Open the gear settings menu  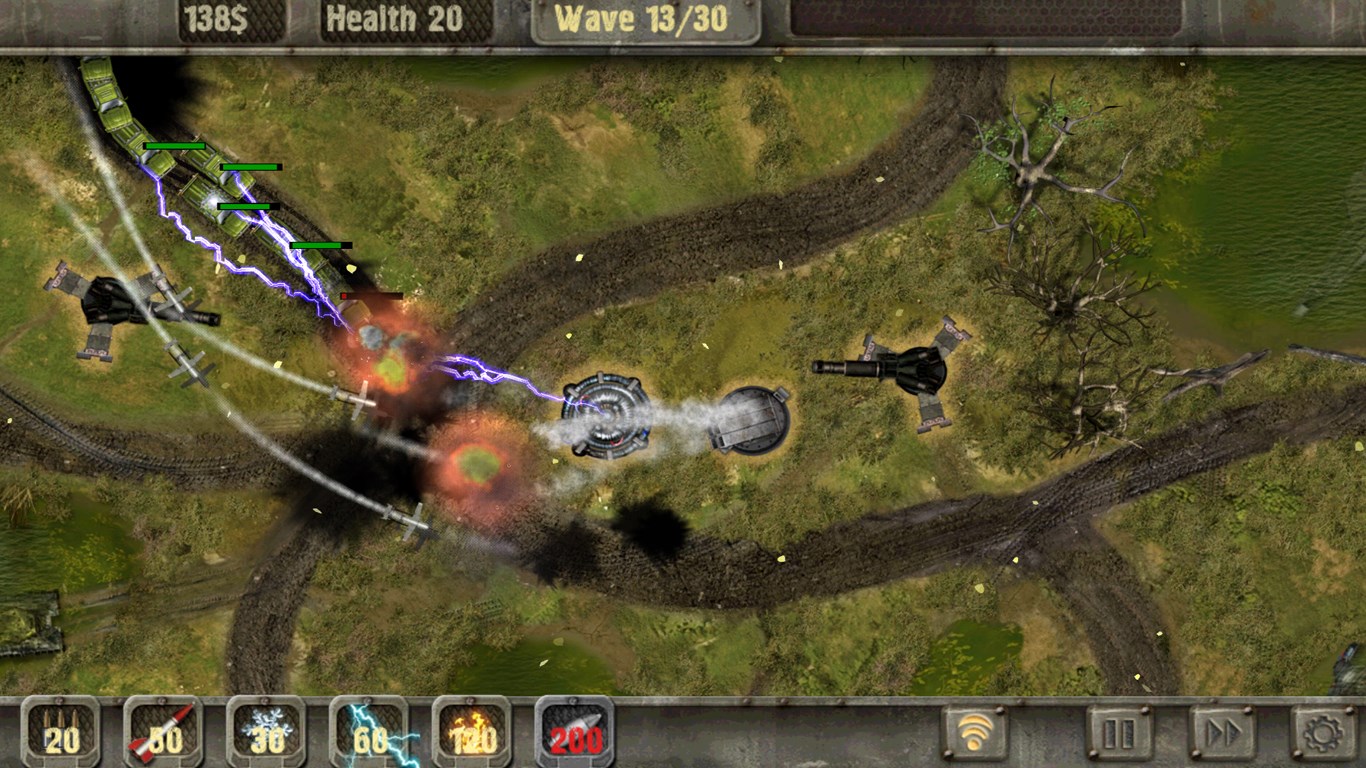pos(1324,733)
